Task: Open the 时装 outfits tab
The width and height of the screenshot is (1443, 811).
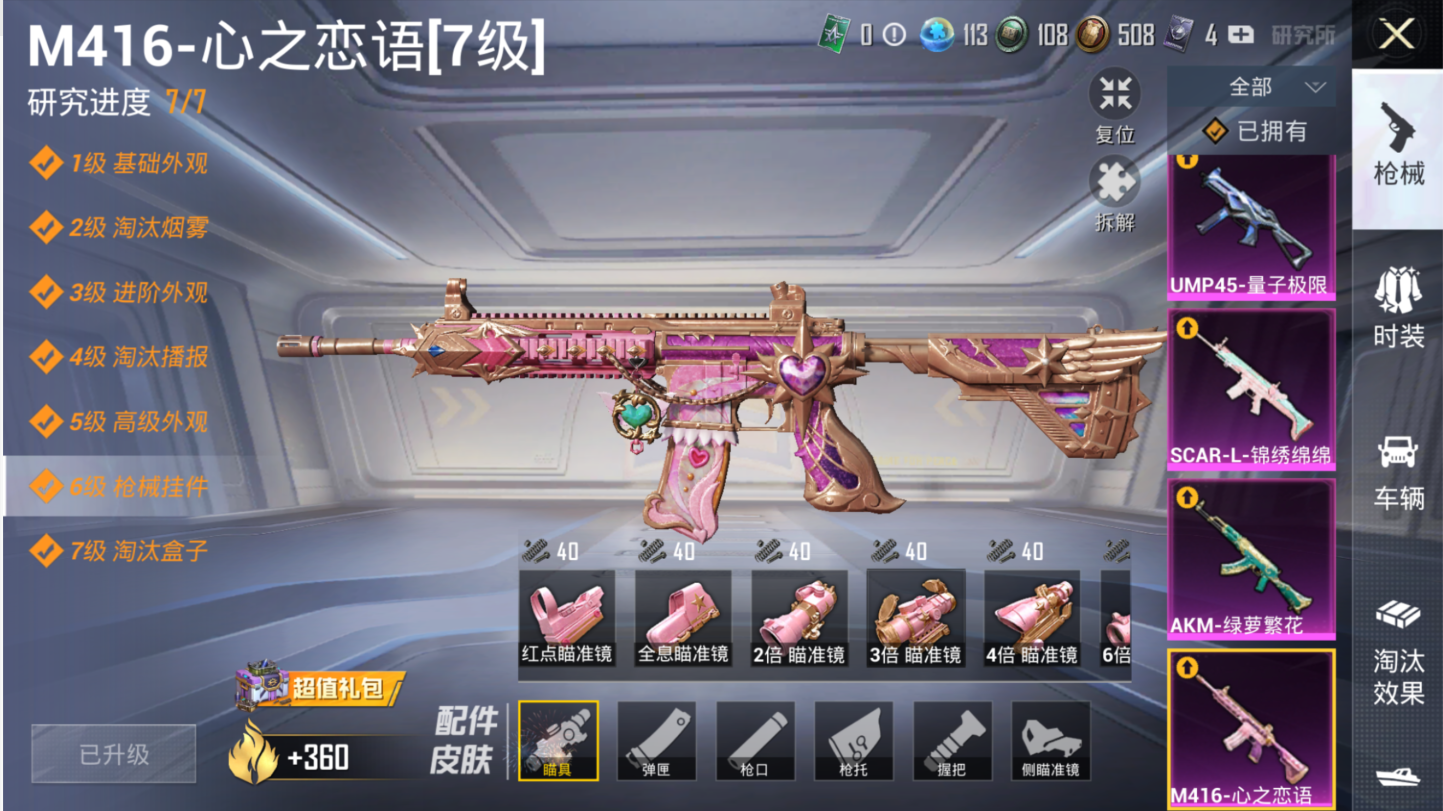Action: (1397, 307)
